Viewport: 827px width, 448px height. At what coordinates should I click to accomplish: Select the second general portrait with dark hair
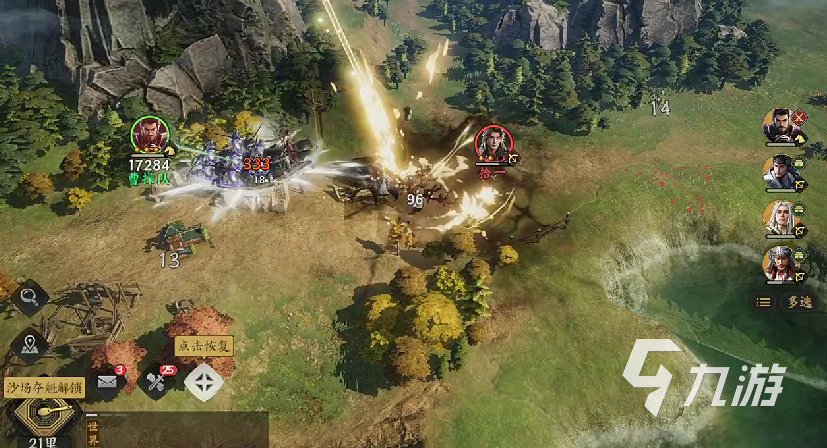click(782, 173)
